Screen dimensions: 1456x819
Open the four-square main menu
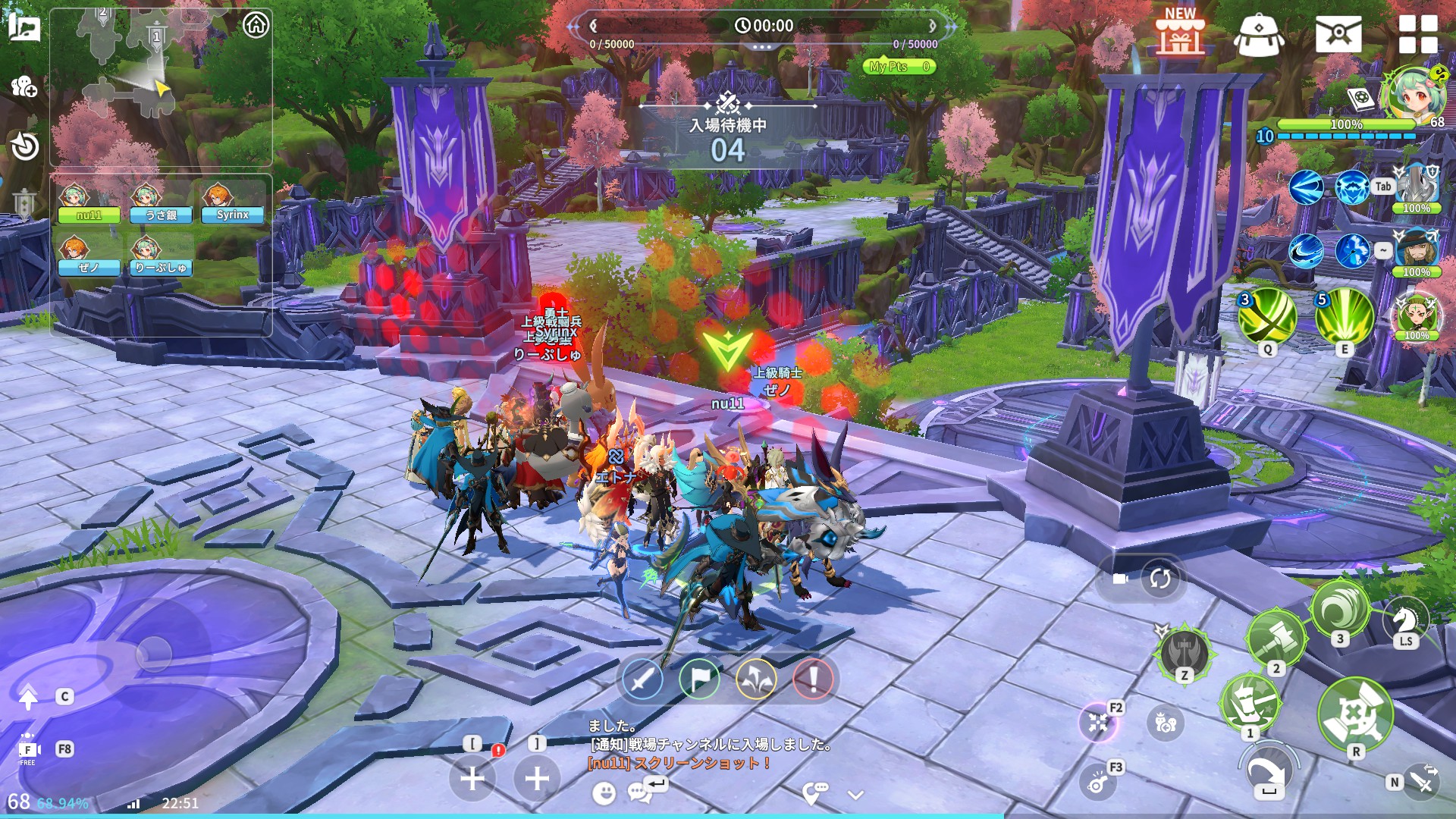(x=1417, y=35)
